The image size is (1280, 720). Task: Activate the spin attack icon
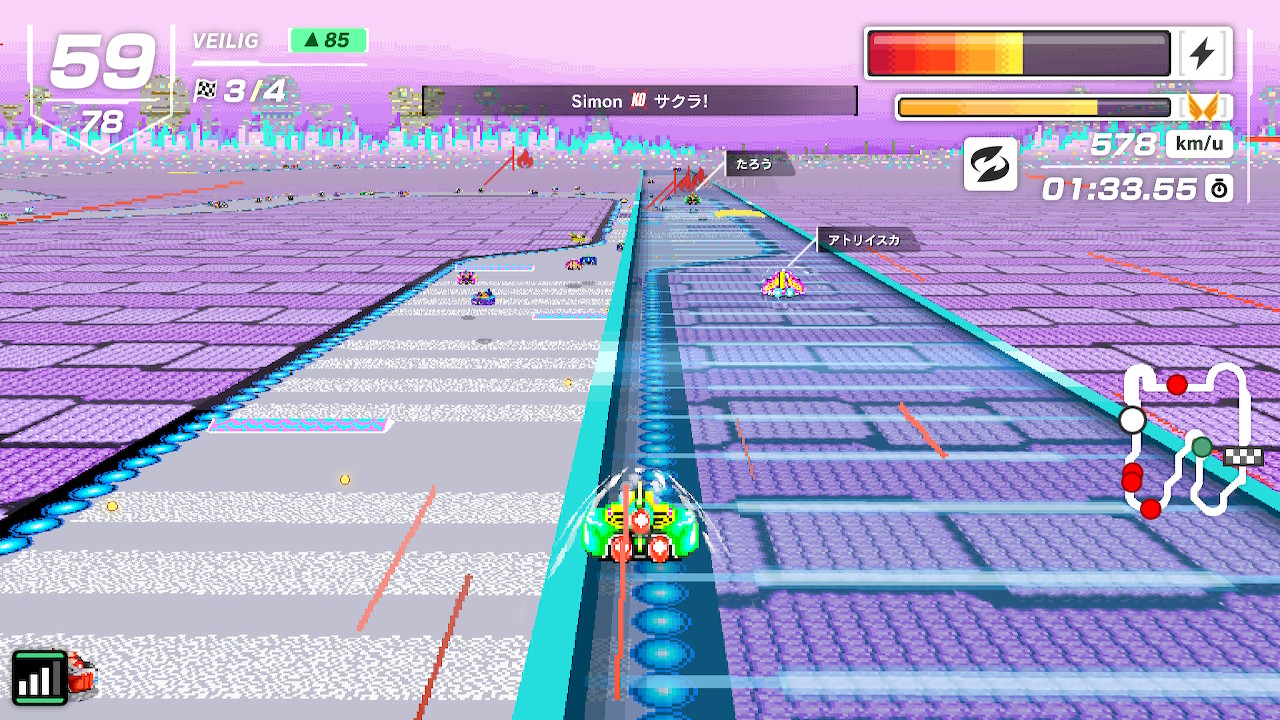point(990,164)
